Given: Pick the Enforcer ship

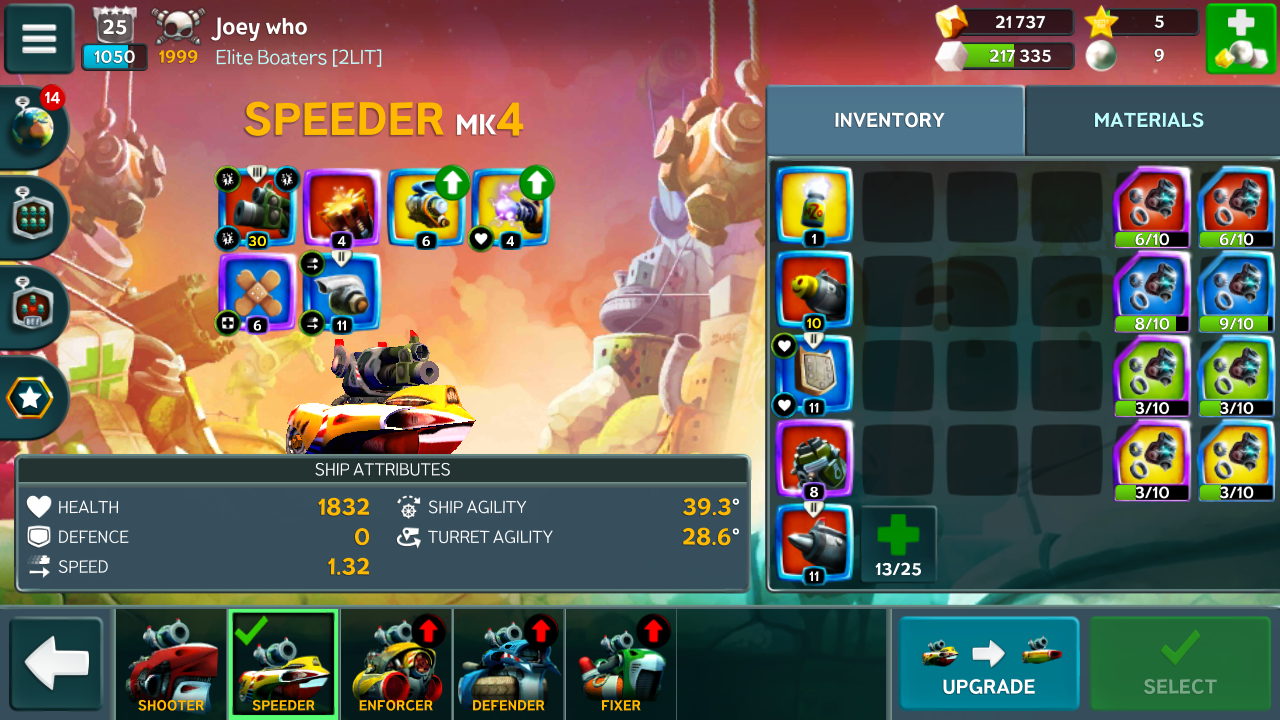Looking at the screenshot, I should click(x=396, y=664).
